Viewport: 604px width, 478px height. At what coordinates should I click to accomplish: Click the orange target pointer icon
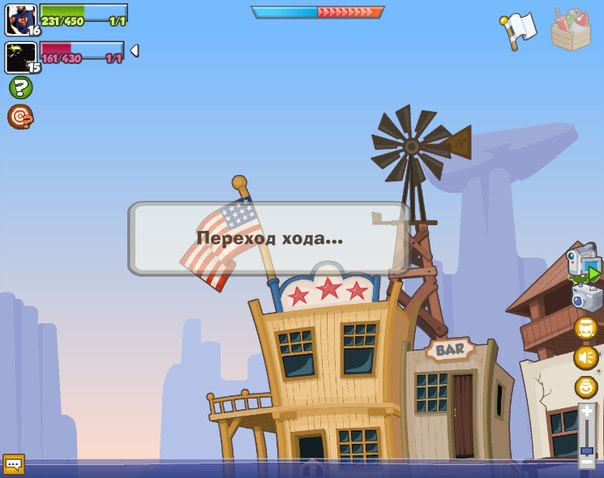(x=20, y=117)
